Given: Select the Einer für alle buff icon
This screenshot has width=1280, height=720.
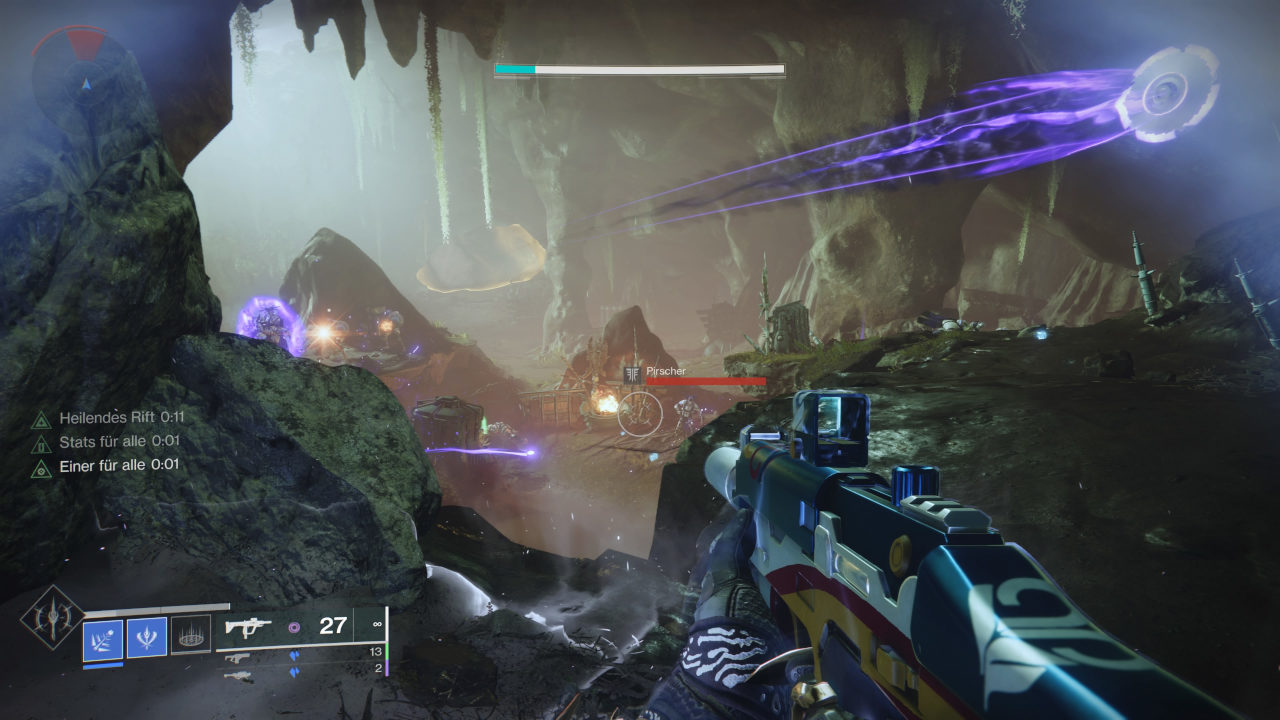Looking at the screenshot, I should click(x=41, y=466).
